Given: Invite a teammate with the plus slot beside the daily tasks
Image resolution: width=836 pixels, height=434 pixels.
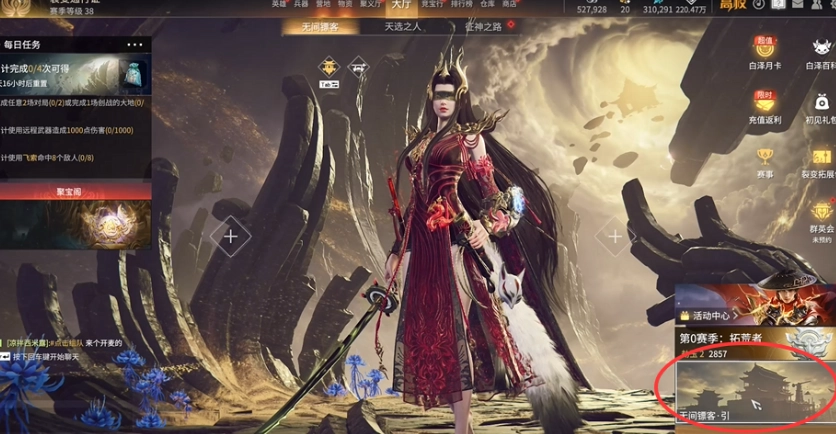Looking at the screenshot, I should (231, 237).
